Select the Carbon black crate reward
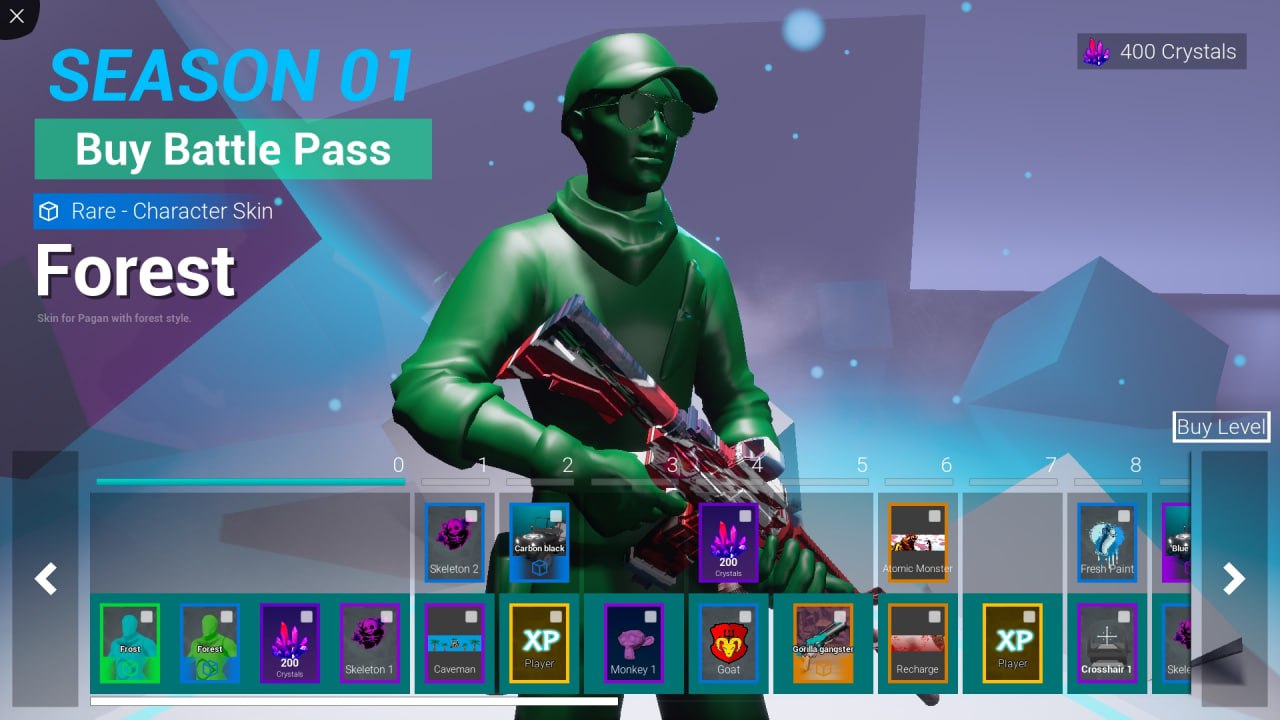 coord(540,543)
